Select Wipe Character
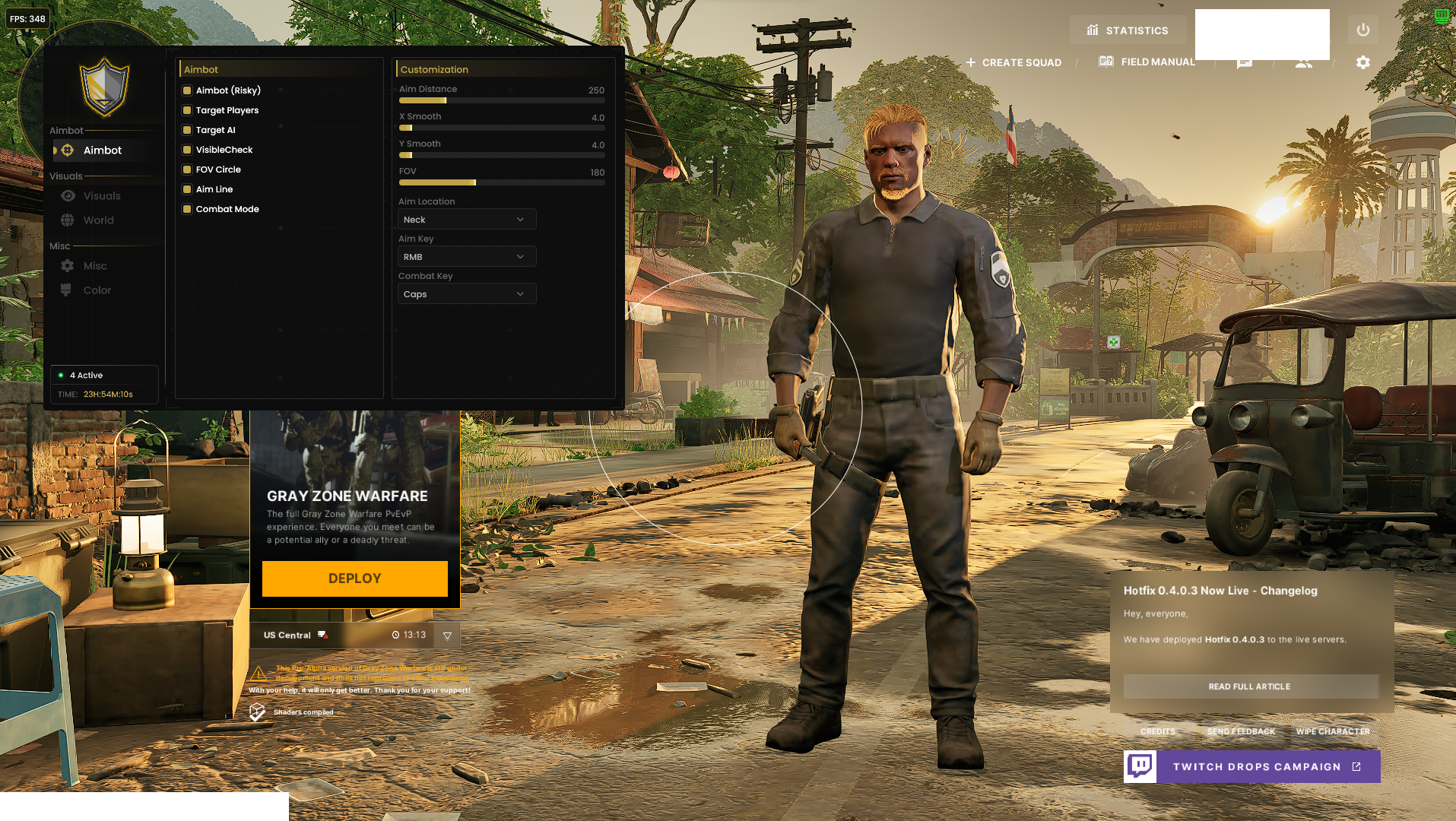 click(1333, 731)
